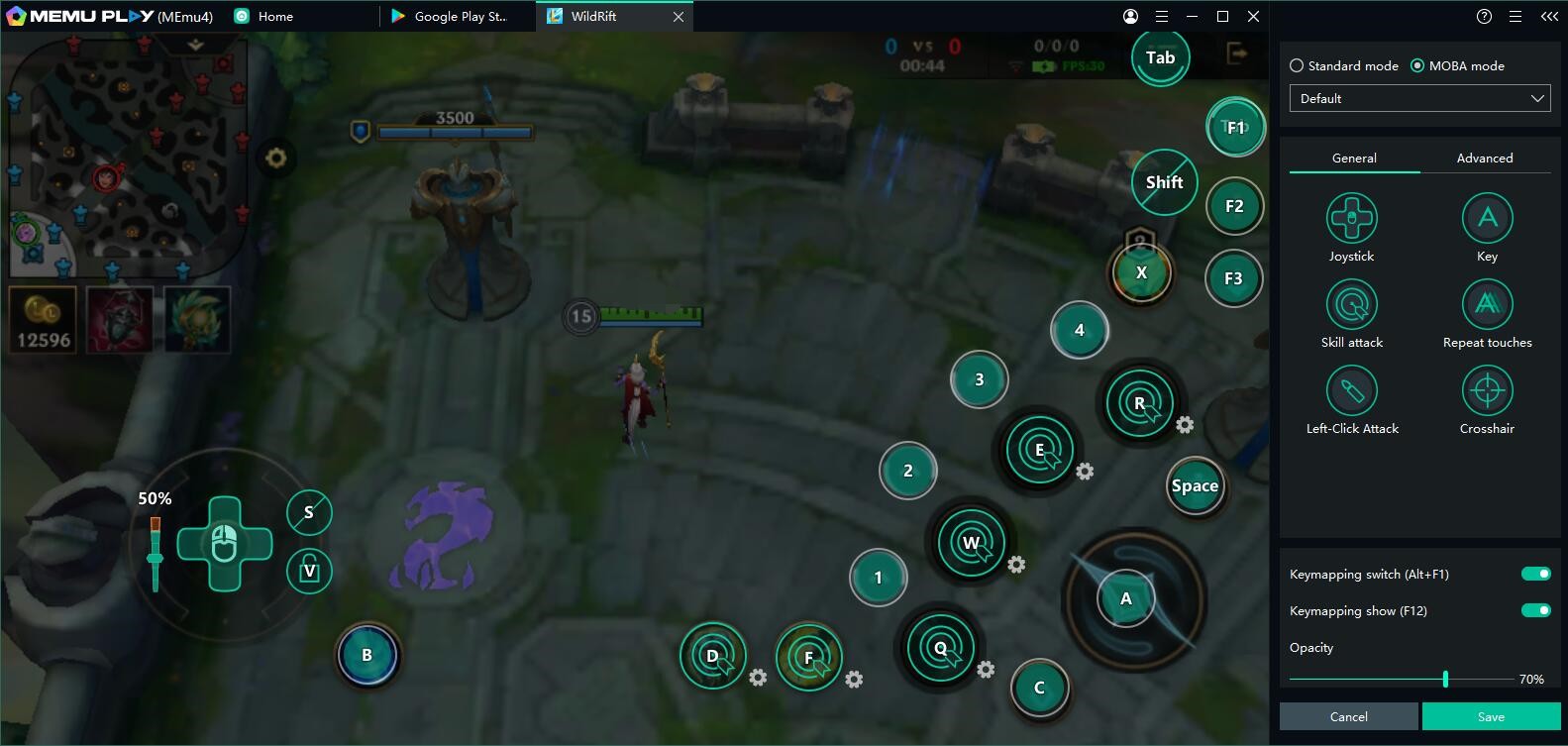The height and width of the screenshot is (746, 1568).
Task: Close the WildRift tab
Action: [x=679, y=17]
